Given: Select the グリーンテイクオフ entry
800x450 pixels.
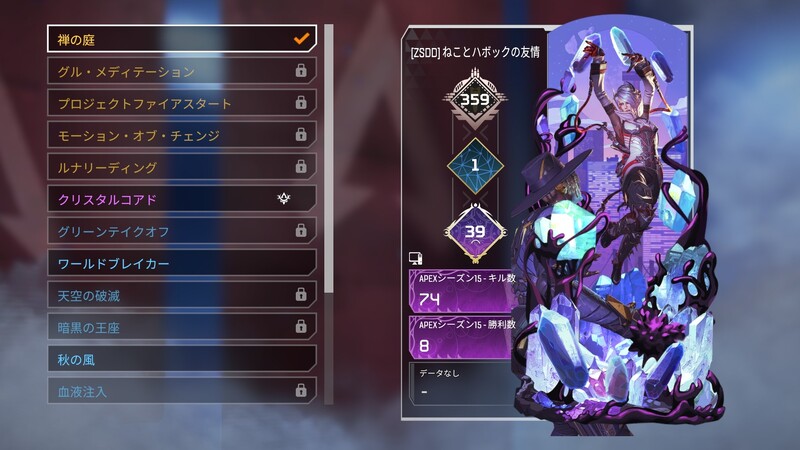Looking at the screenshot, I should [x=181, y=231].
